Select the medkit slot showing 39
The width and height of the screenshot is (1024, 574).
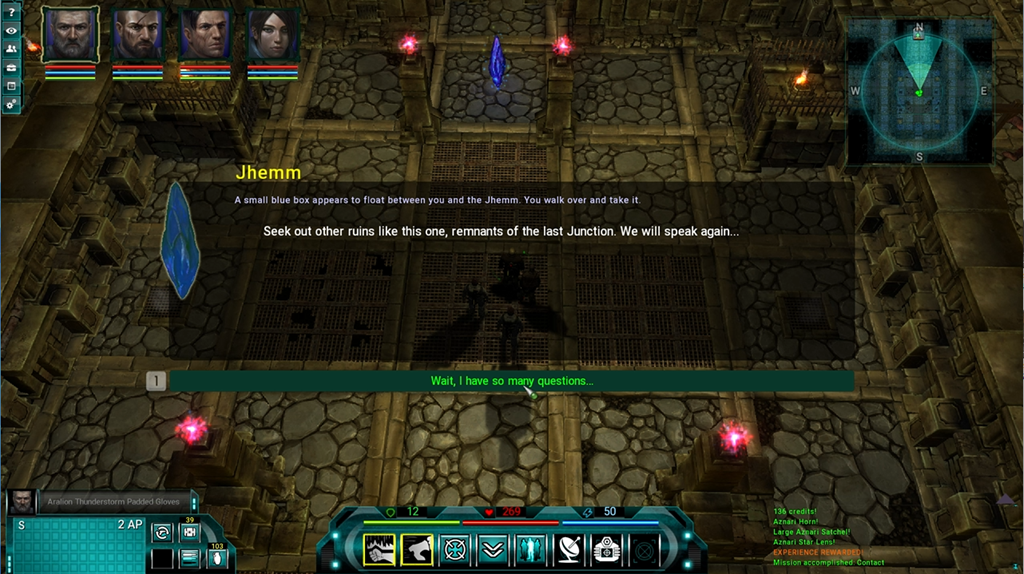[189, 533]
